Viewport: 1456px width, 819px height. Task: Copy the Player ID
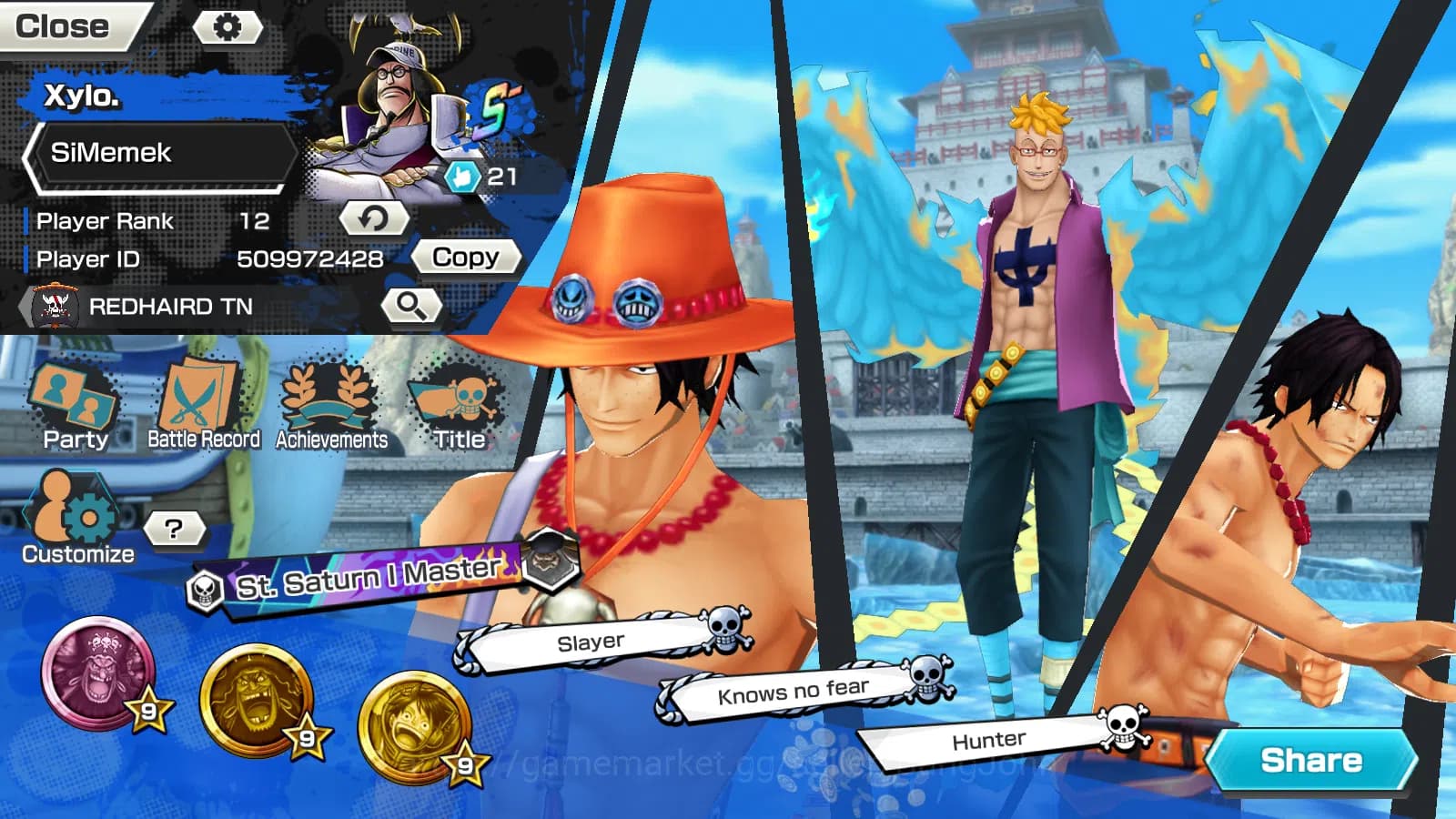[x=466, y=257]
